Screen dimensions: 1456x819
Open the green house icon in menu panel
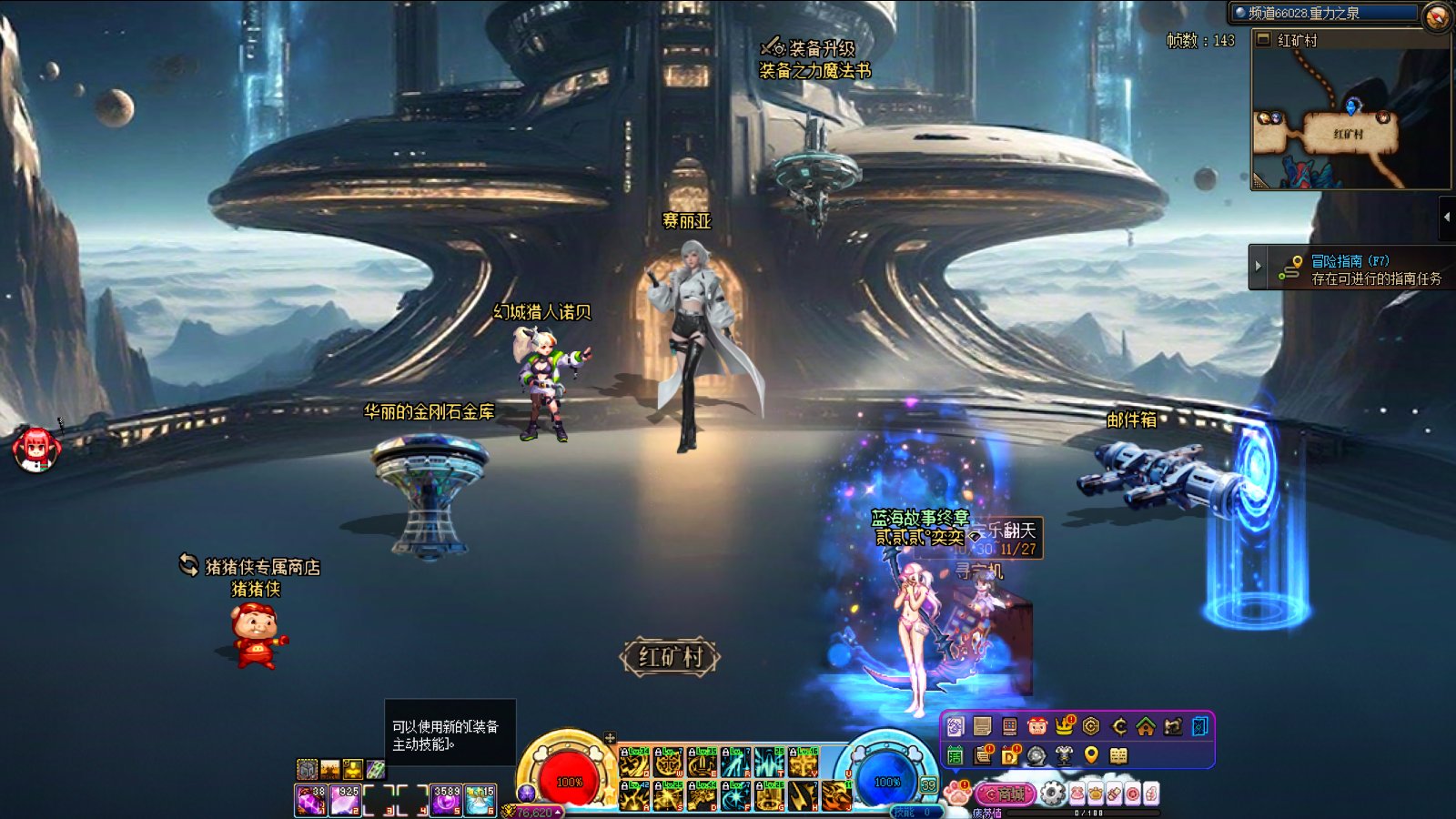[x=1146, y=726]
